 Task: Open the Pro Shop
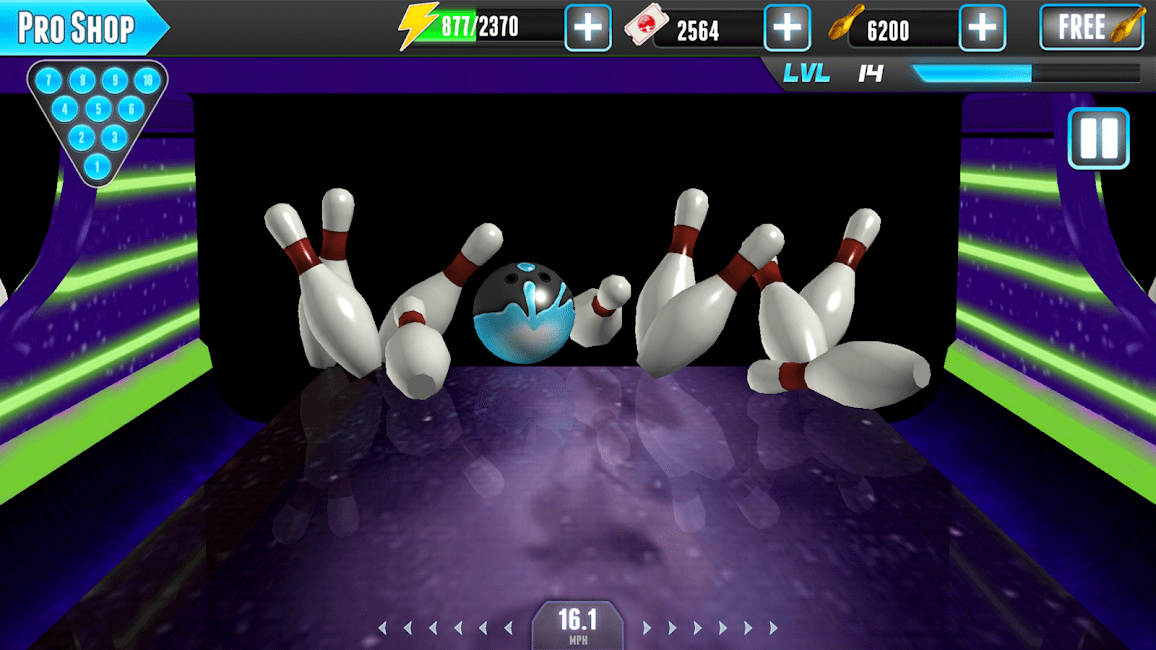[x=78, y=28]
